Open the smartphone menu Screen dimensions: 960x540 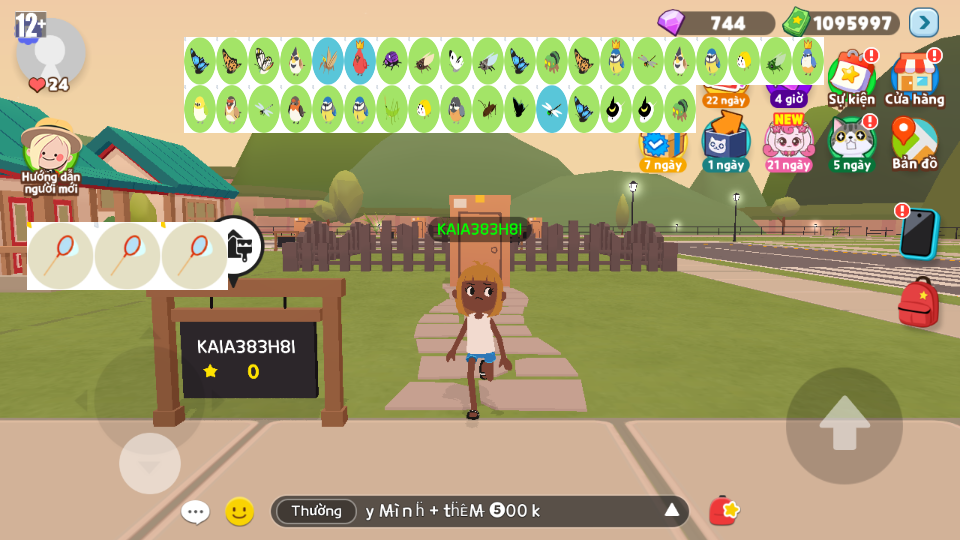point(917,234)
